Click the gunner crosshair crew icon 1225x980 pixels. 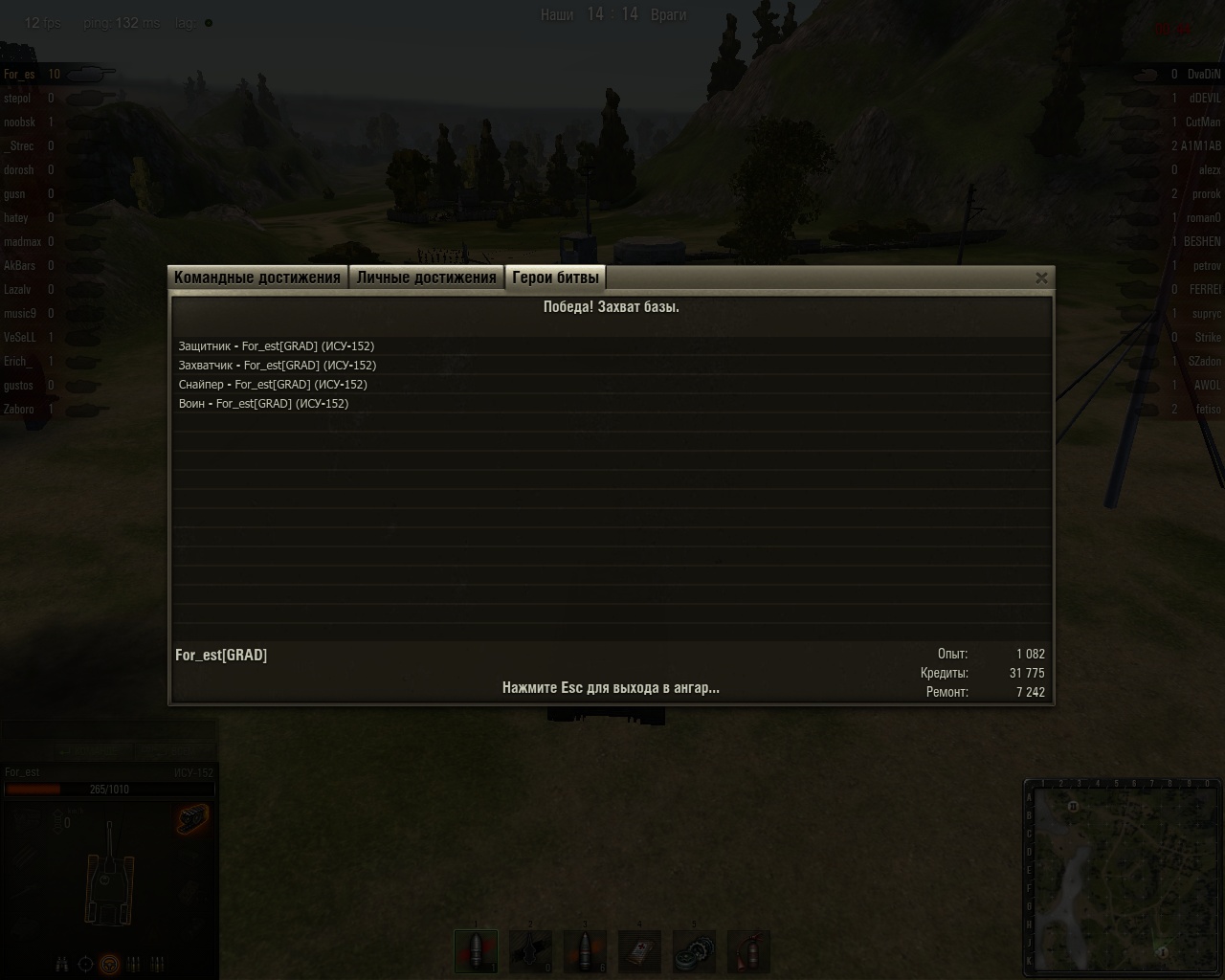tap(85, 964)
